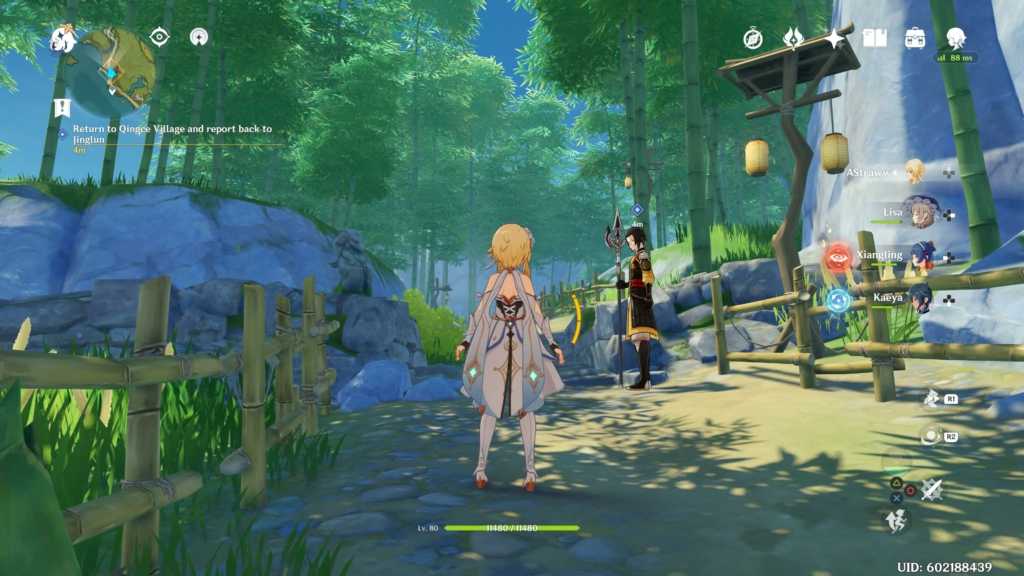
Task: Use the crossed swords attack icon
Action: click(932, 489)
